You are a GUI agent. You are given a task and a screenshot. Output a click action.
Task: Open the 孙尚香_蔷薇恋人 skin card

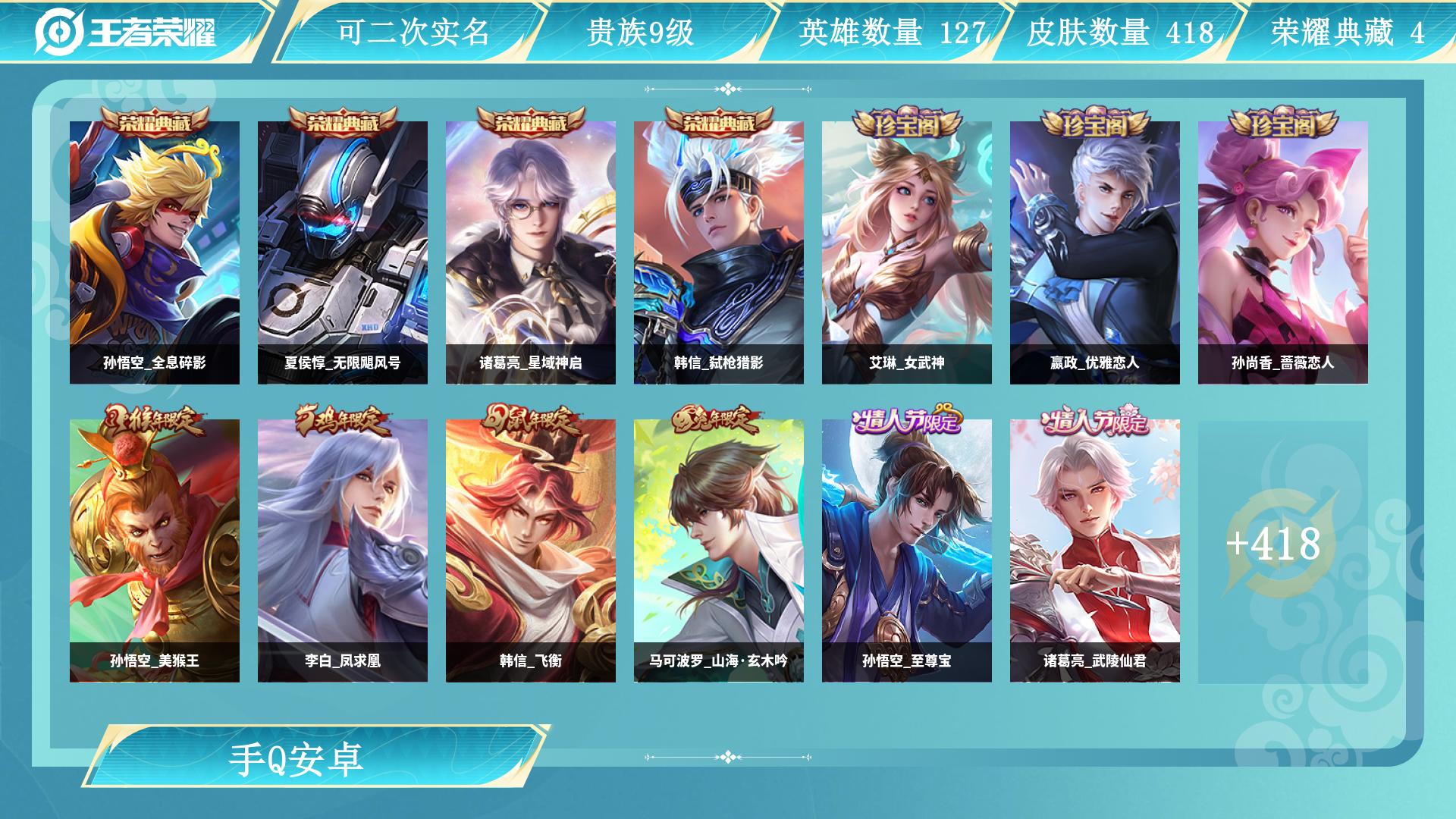pyautogui.click(x=1283, y=253)
